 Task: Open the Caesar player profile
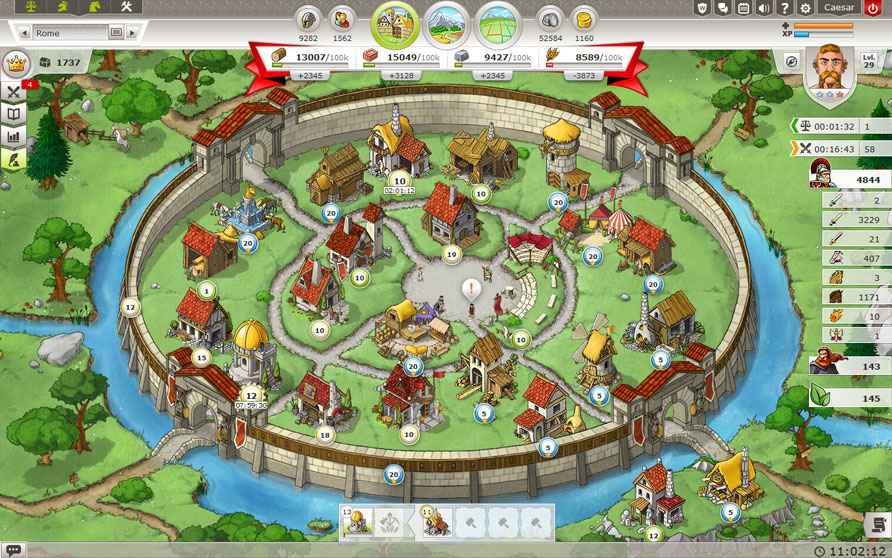coord(838,8)
